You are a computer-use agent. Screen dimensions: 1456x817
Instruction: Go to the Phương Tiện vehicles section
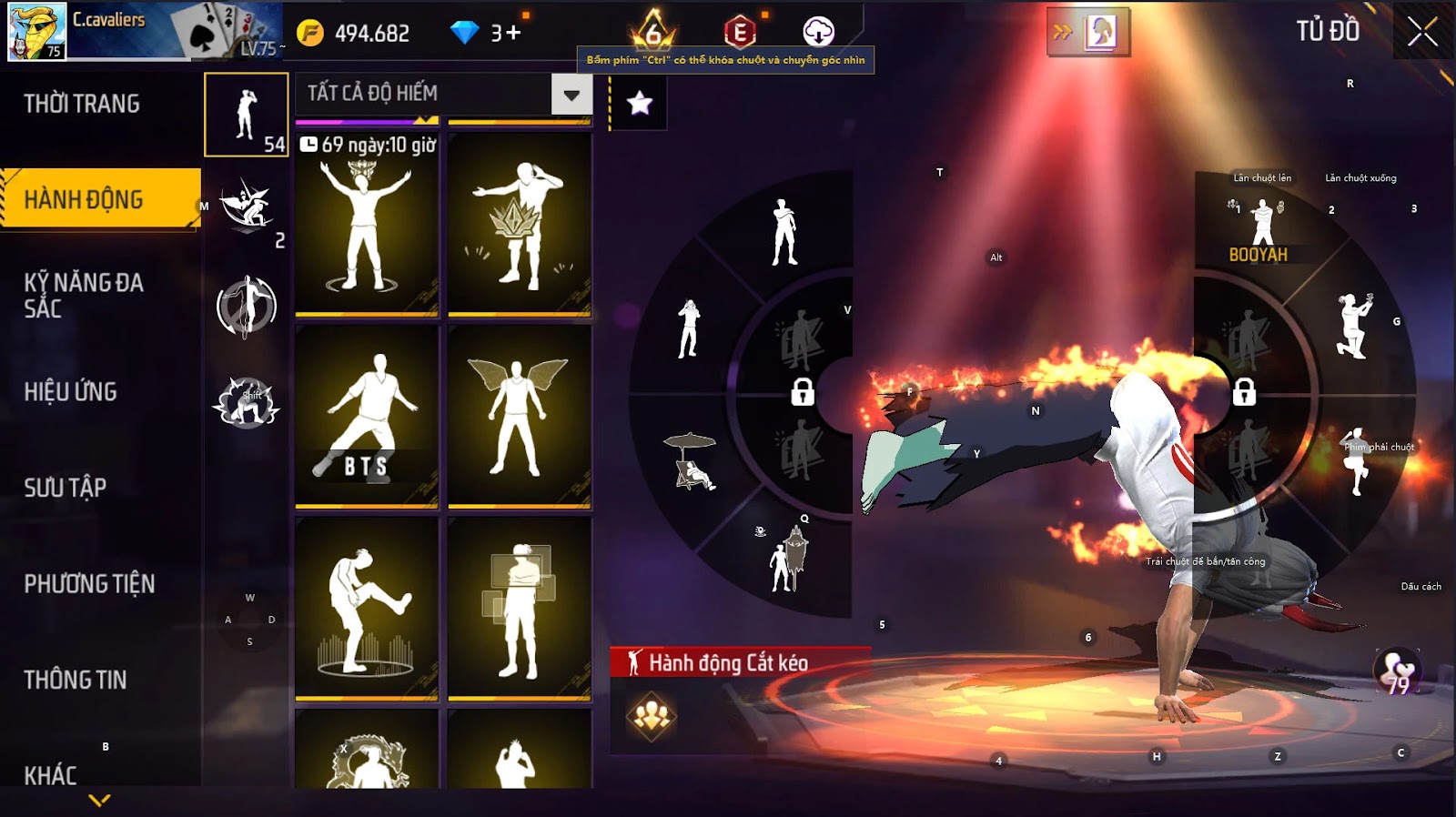click(89, 583)
